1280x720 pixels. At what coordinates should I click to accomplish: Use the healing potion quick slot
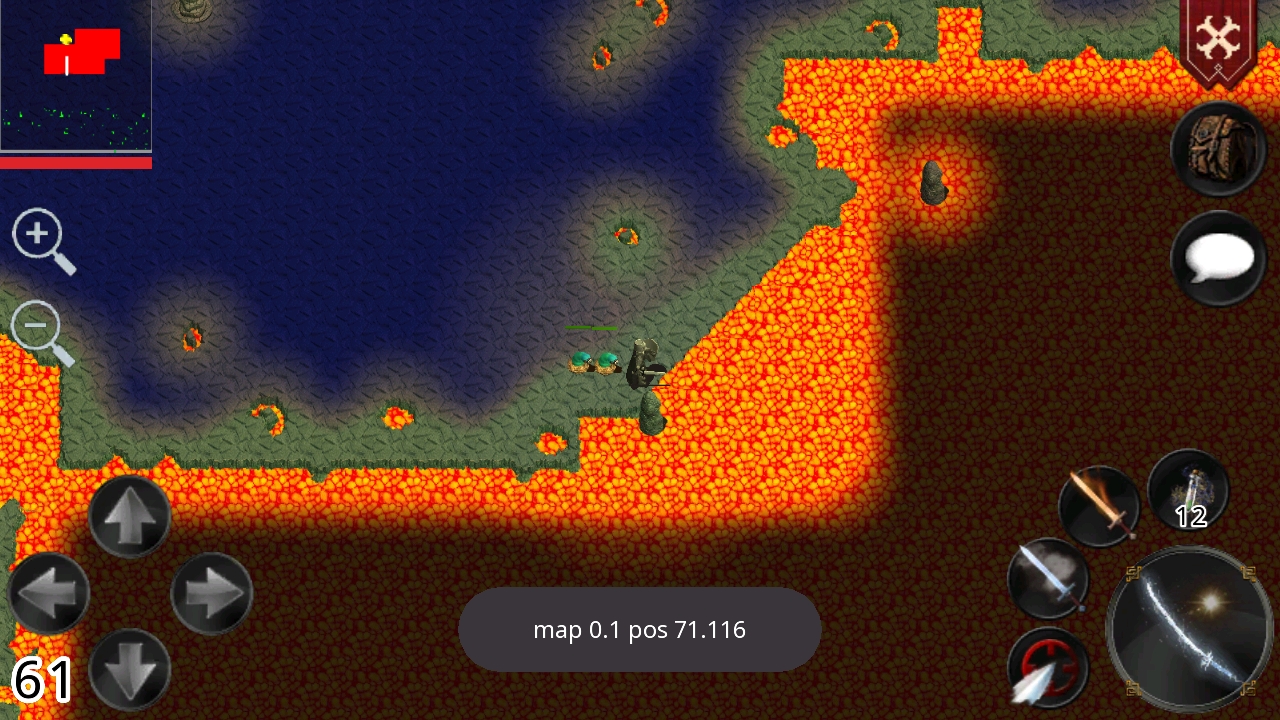(x=1188, y=487)
